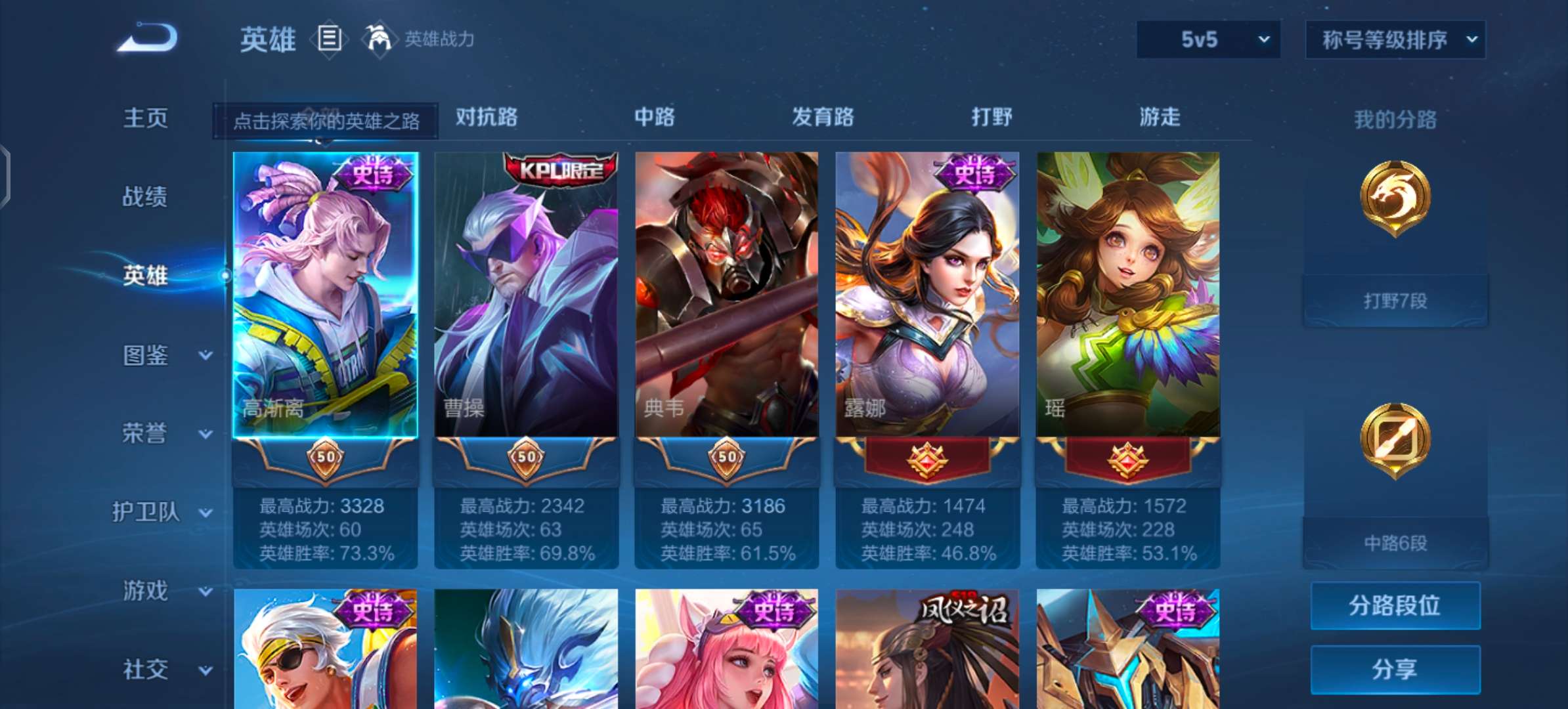
Task: Click the 英雄战力 helmet icon
Action: click(x=380, y=39)
